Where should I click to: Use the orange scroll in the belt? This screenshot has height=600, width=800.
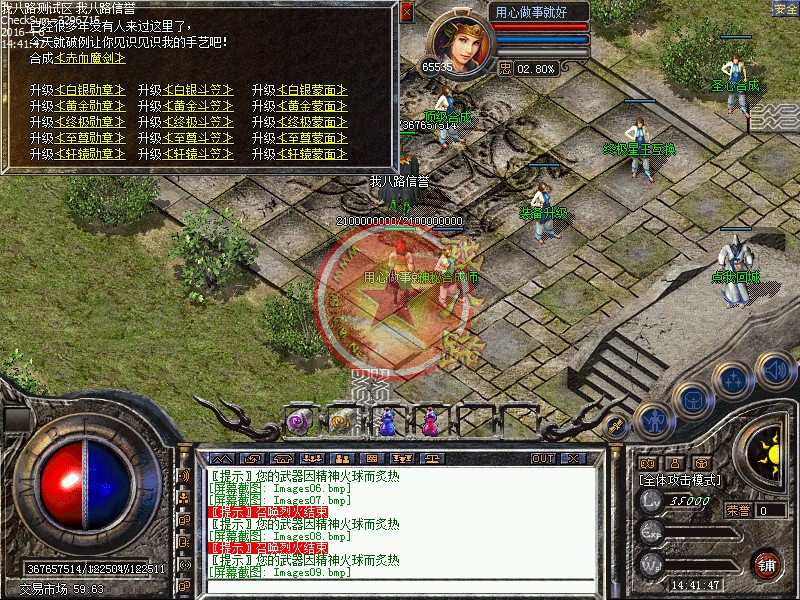(x=341, y=422)
